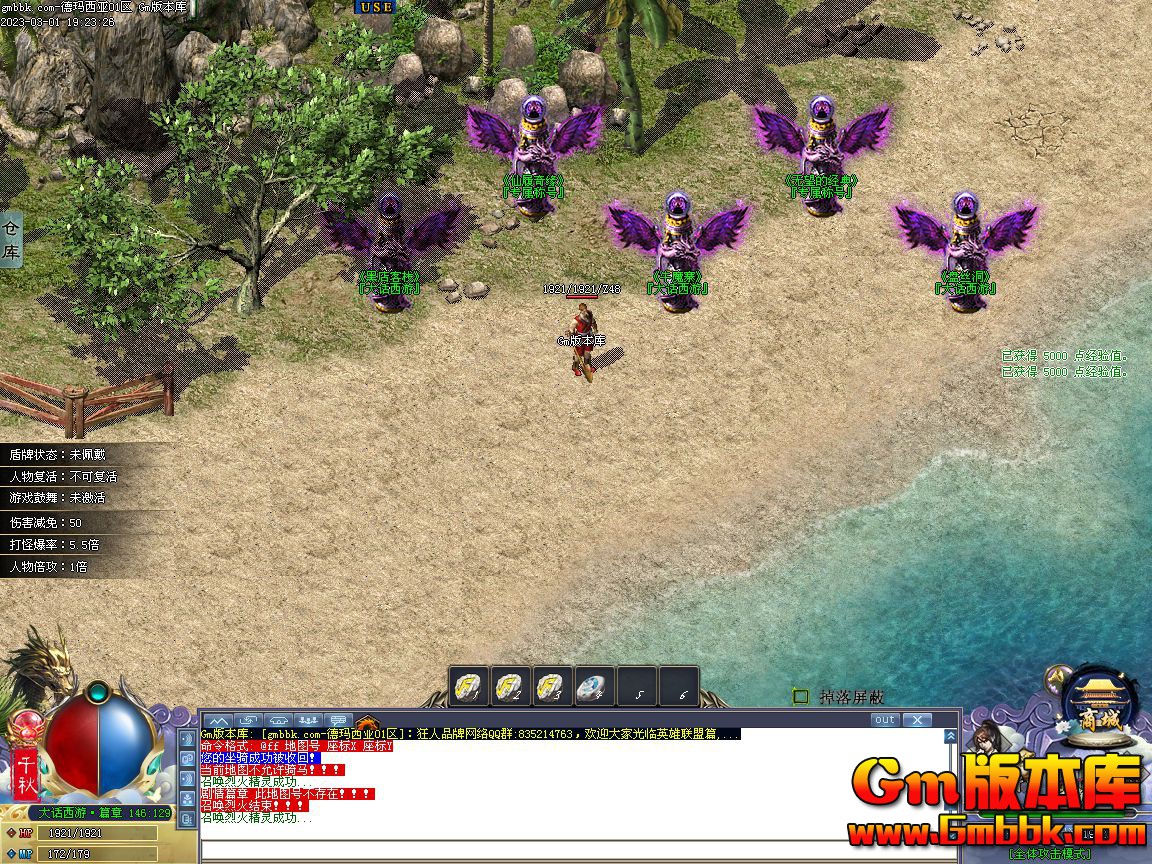Click the USE button at top
The width and height of the screenshot is (1152, 864).
[x=376, y=6]
